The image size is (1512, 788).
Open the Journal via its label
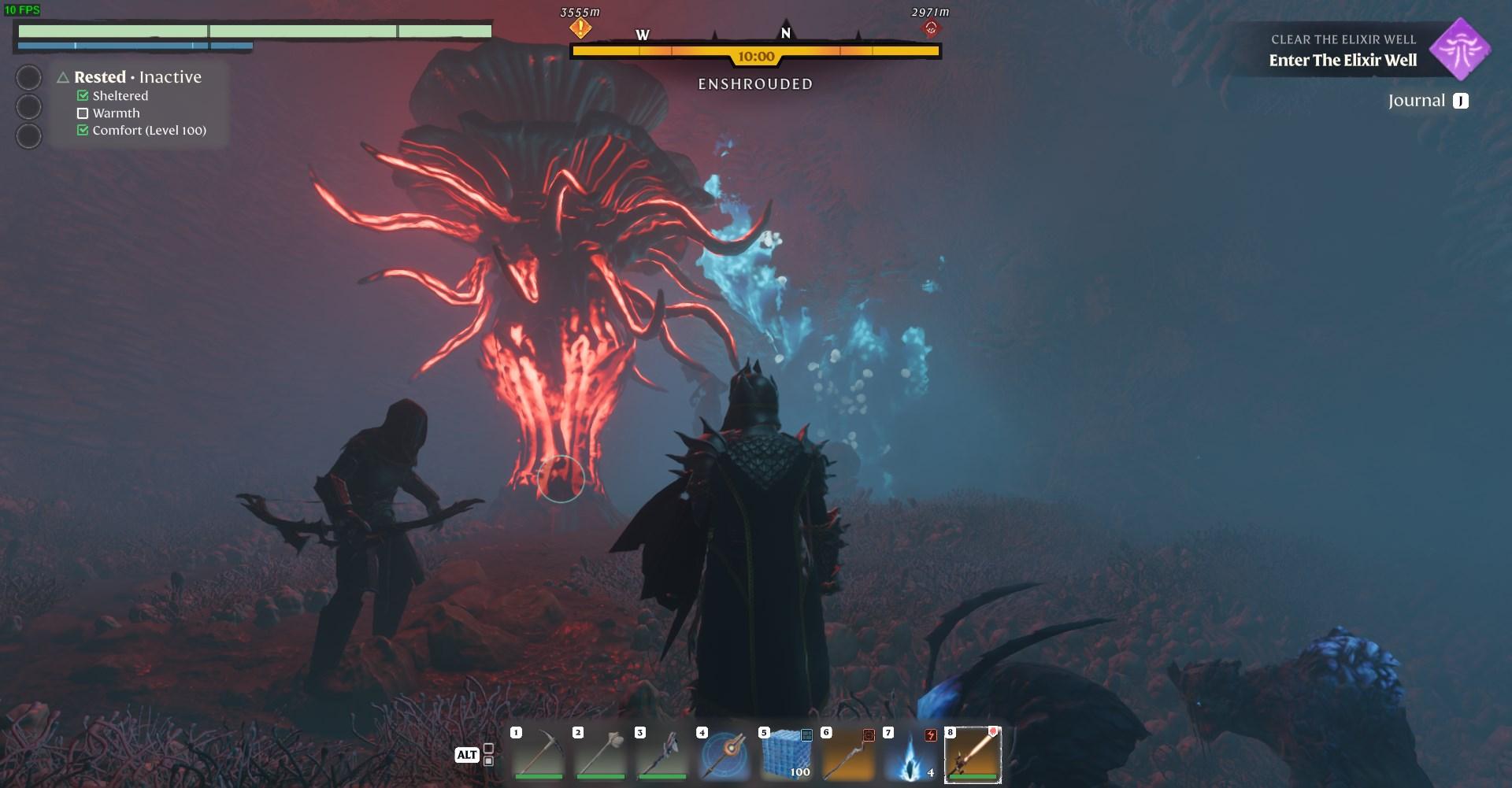click(x=1417, y=100)
